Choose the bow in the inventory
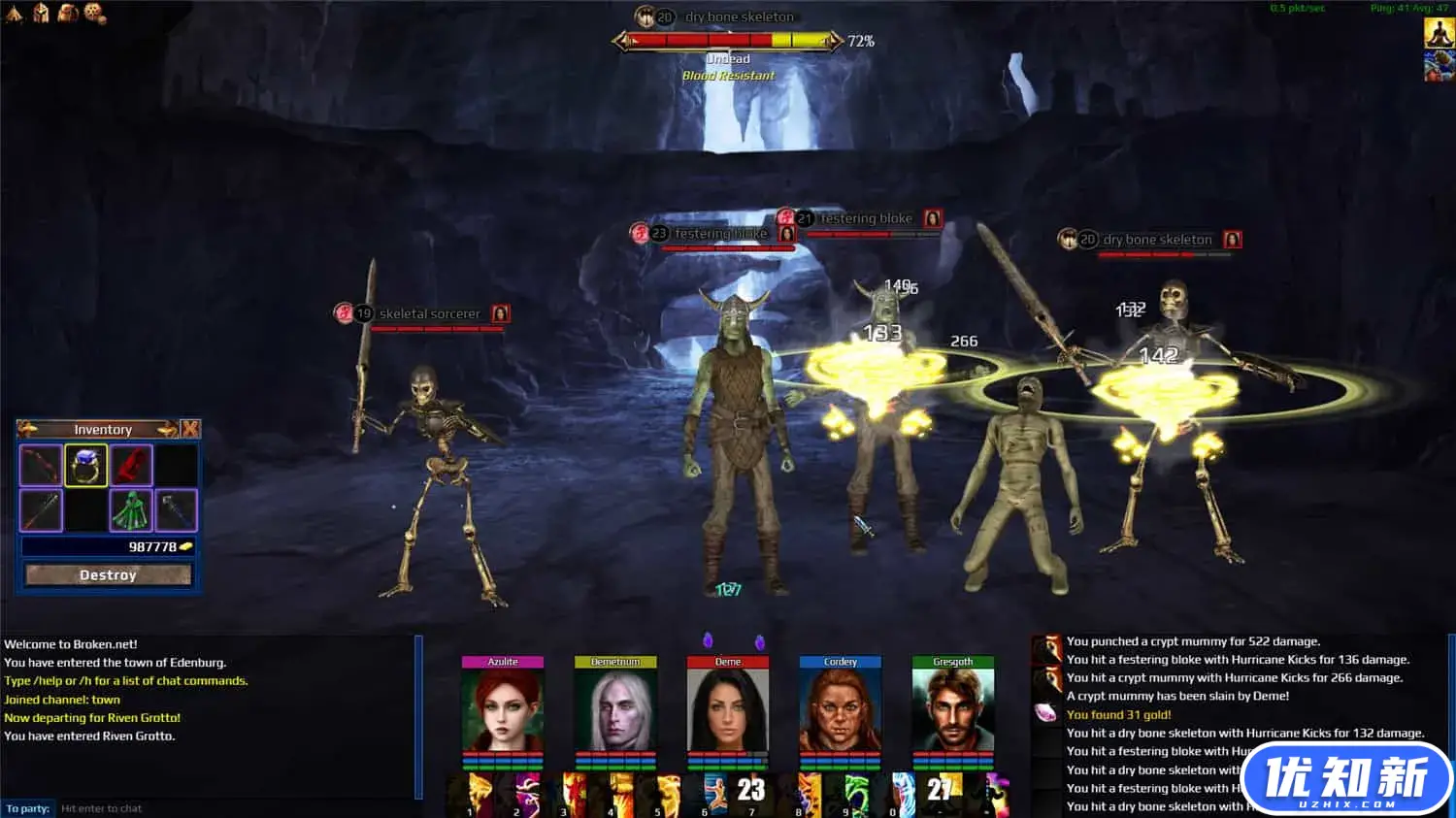This screenshot has width=1456, height=818. point(41,466)
